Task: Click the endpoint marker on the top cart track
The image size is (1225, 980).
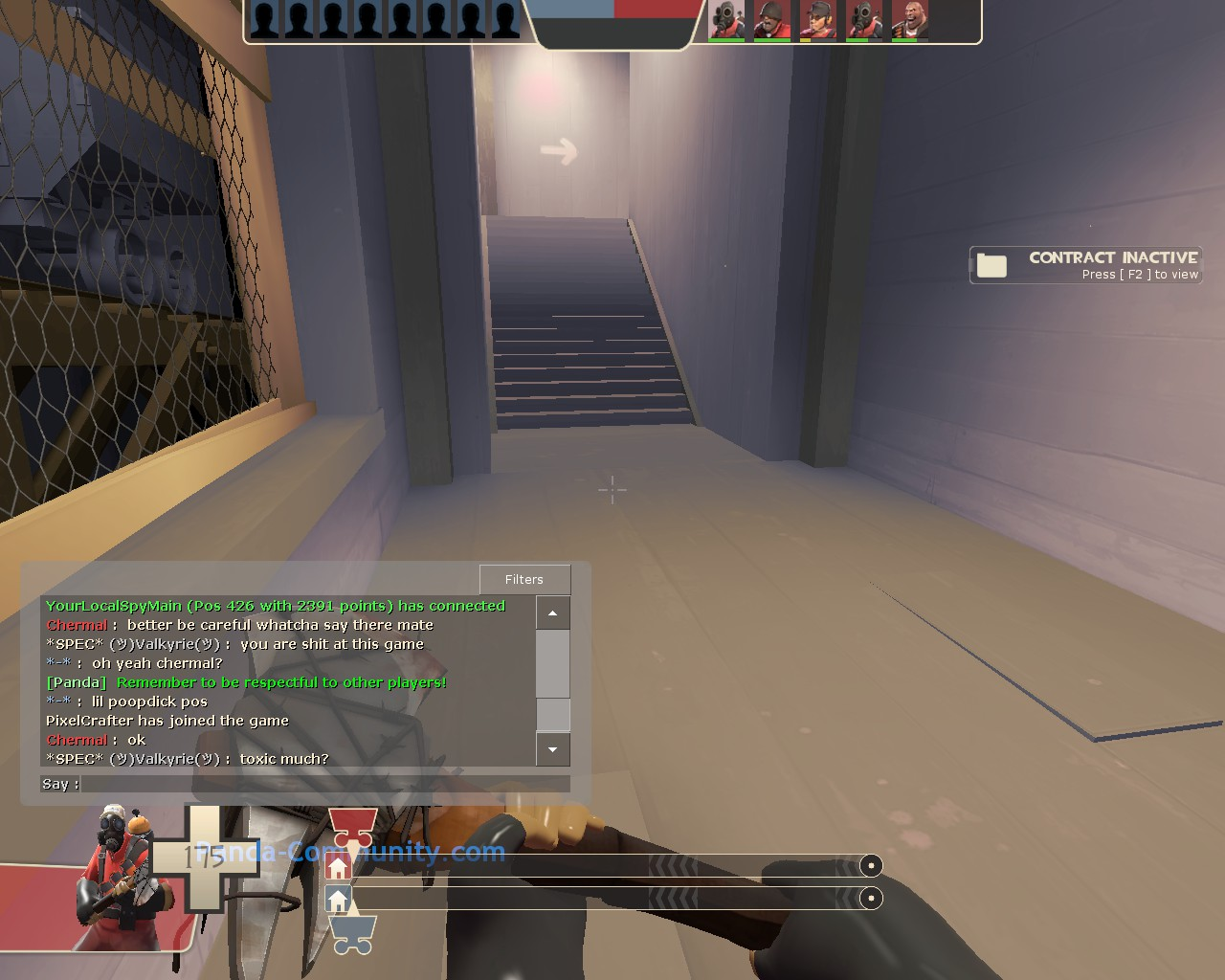Action: click(871, 866)
